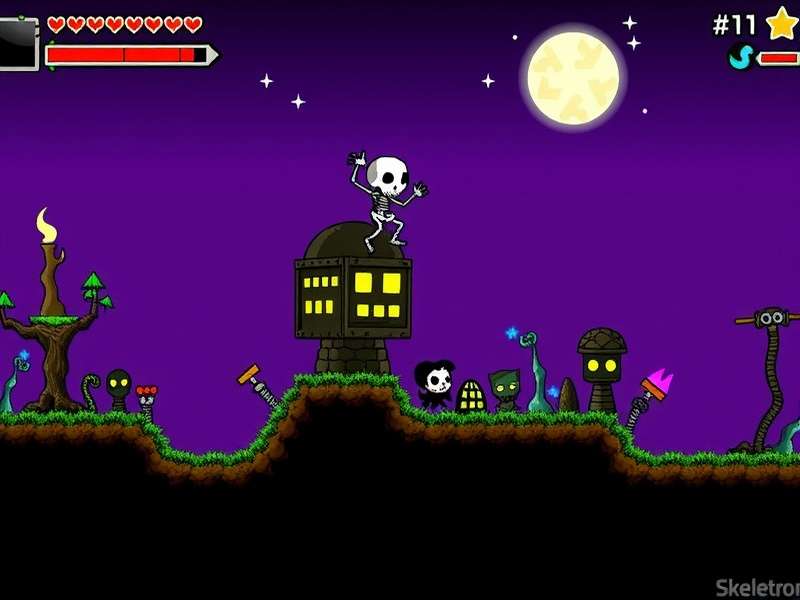Click the gold star icon
800x600 pixels.
coord(782,22)
